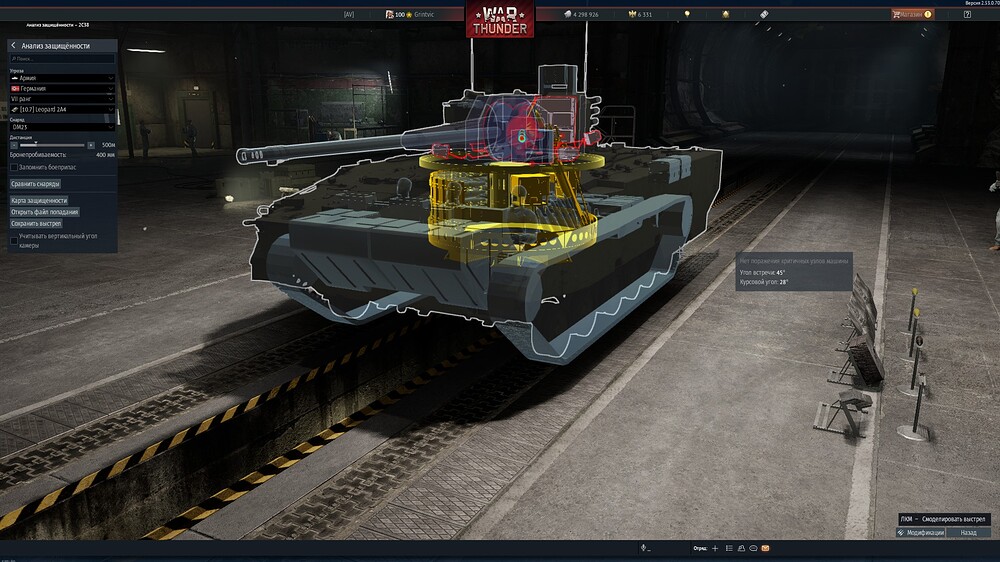This screenshot has height=562, width=1000.
Task: Open the Leopard 2A4 vehicle dropdown
Action: [x=62, y=110]
